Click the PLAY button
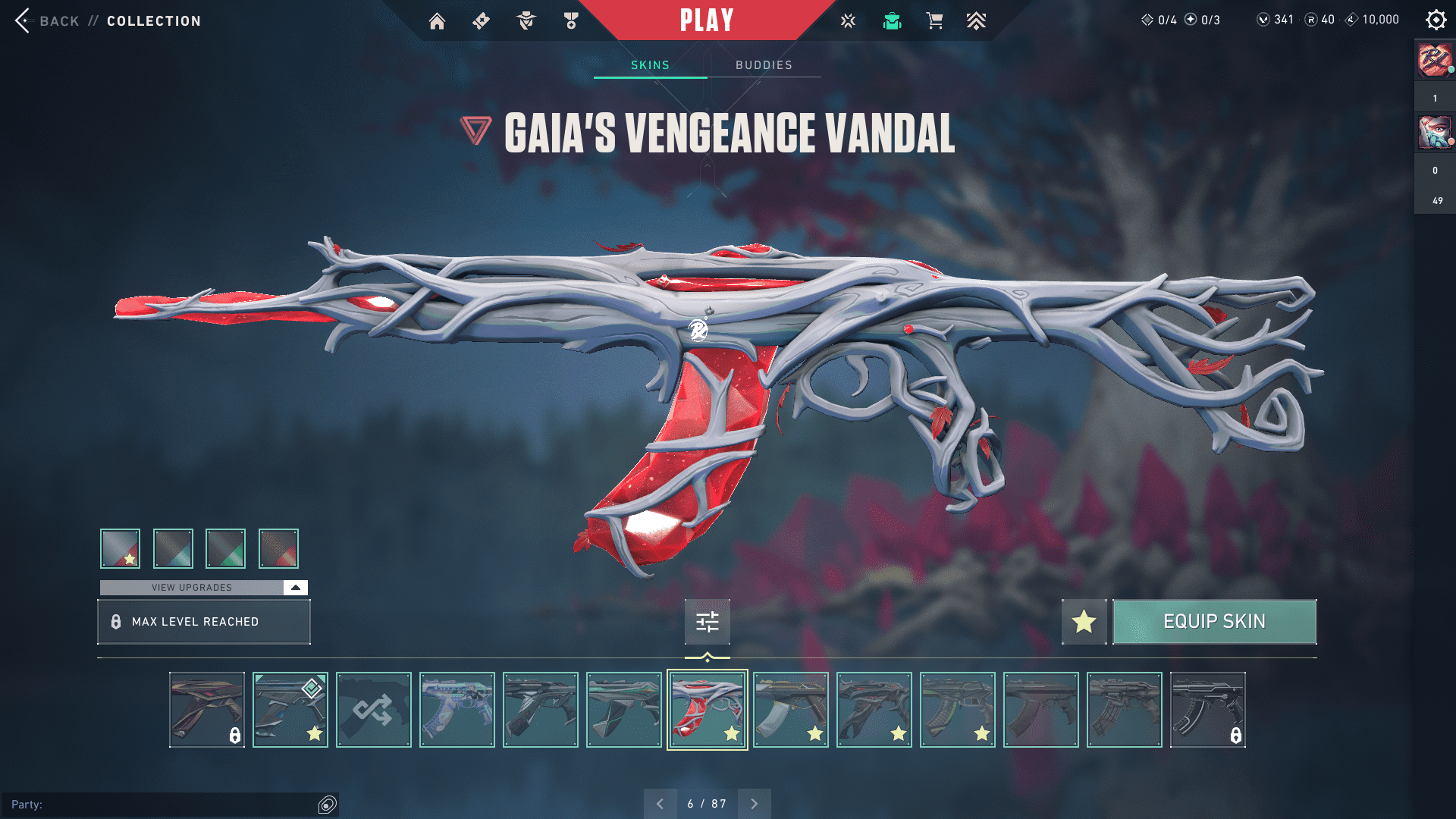1456x819 pixels. [x=706, y=20]
